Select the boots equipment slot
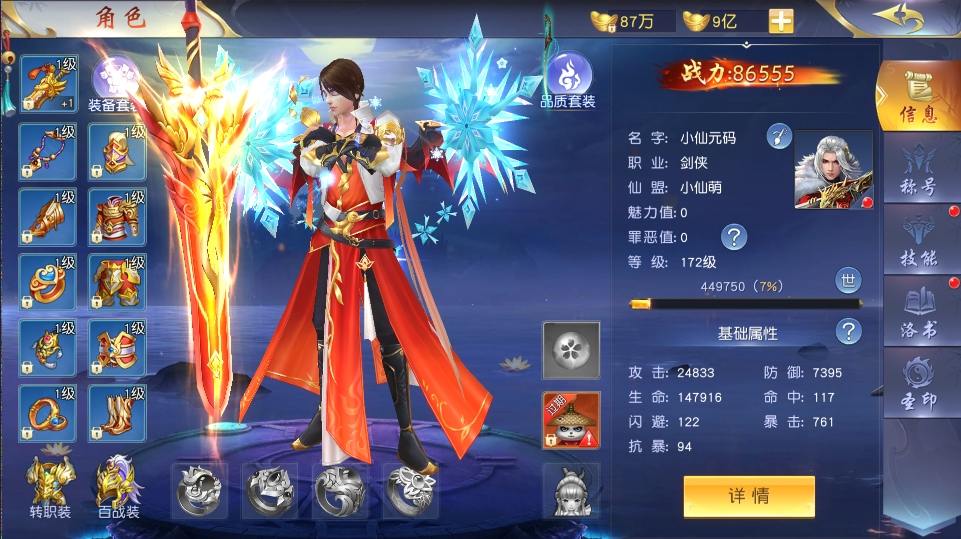This screenshot has height=539, width=961. 118,413
